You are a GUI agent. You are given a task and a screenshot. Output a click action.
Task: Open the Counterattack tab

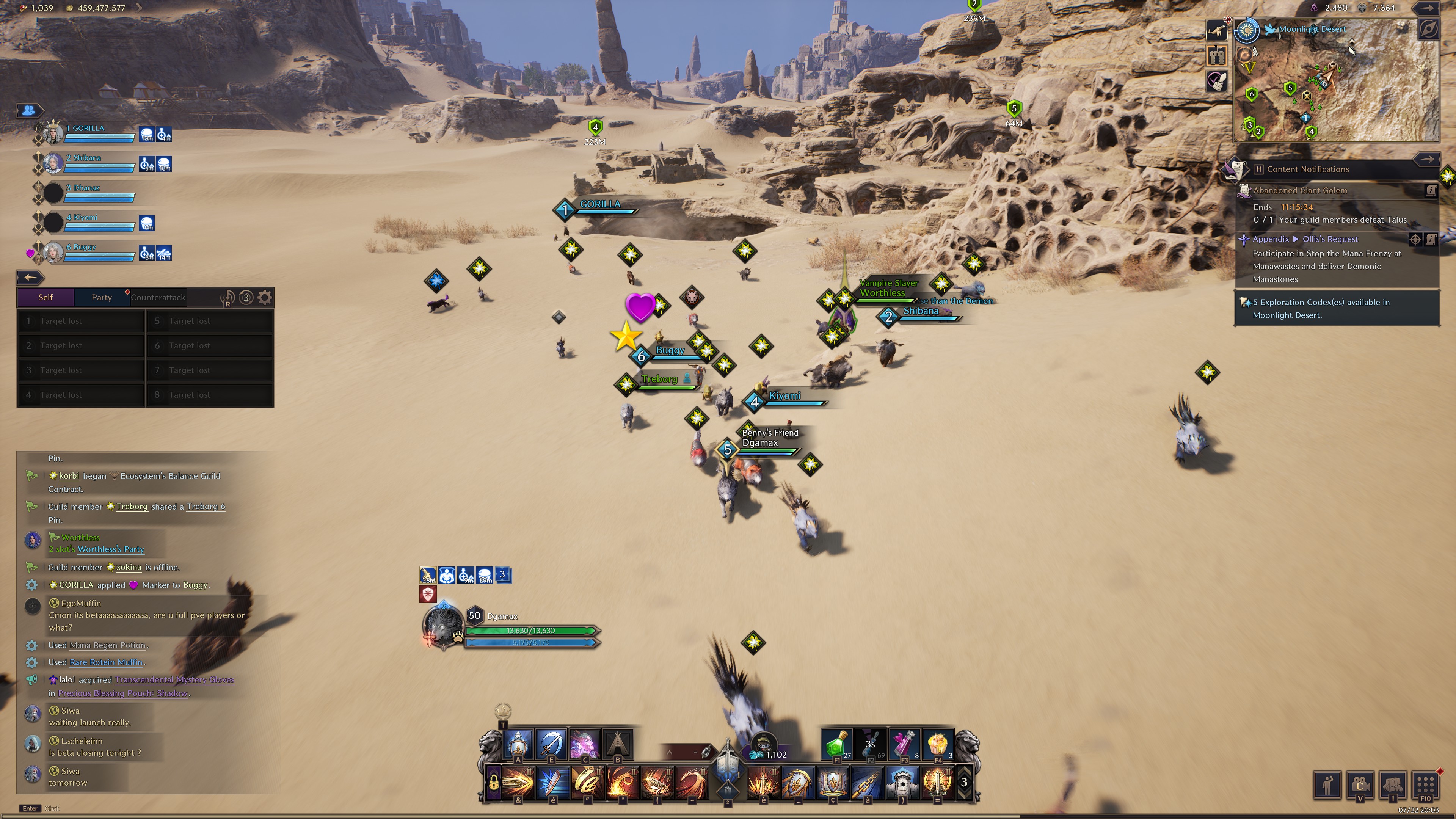(158, 297)
